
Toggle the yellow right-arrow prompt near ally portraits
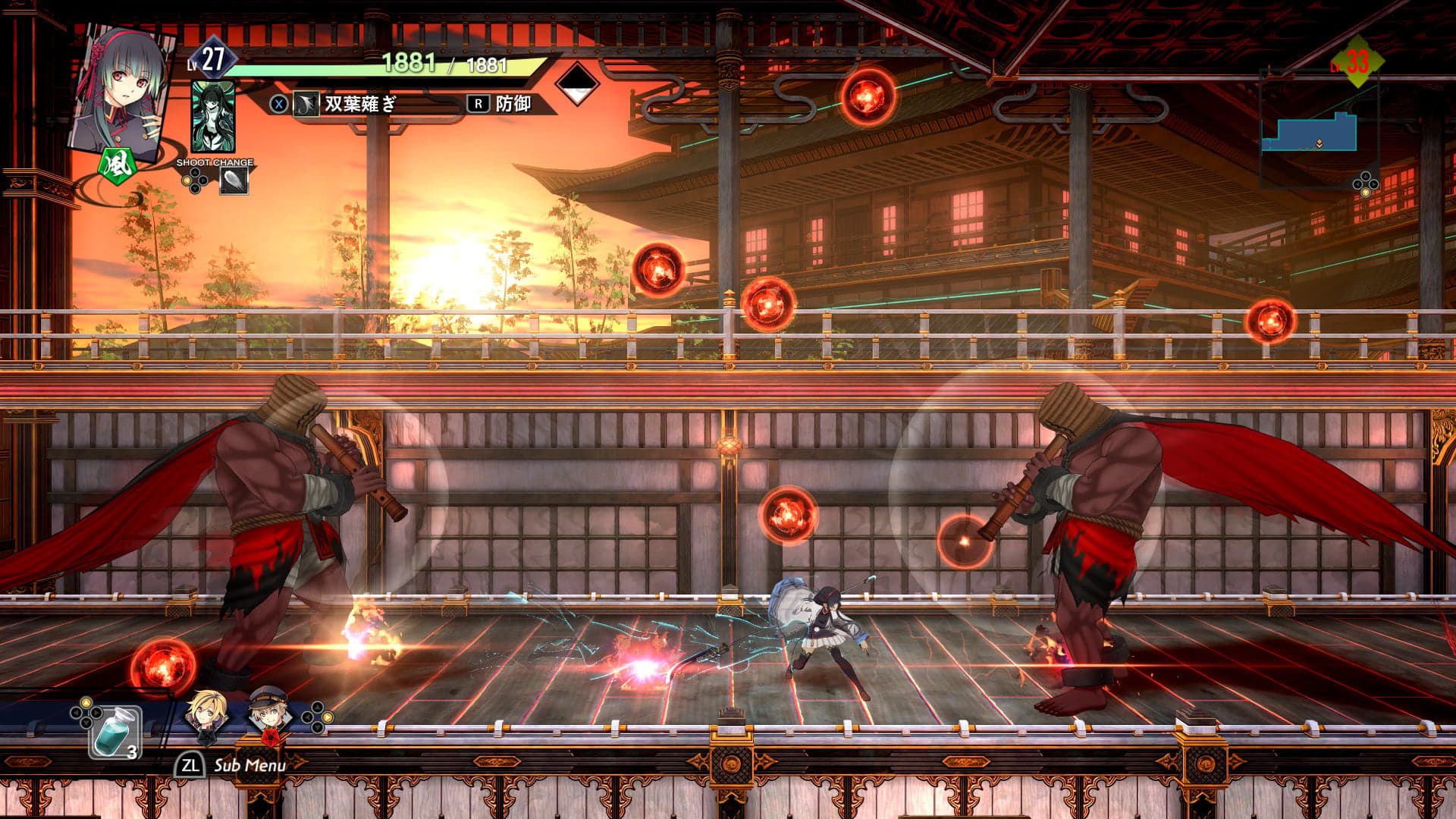point(327,718)
